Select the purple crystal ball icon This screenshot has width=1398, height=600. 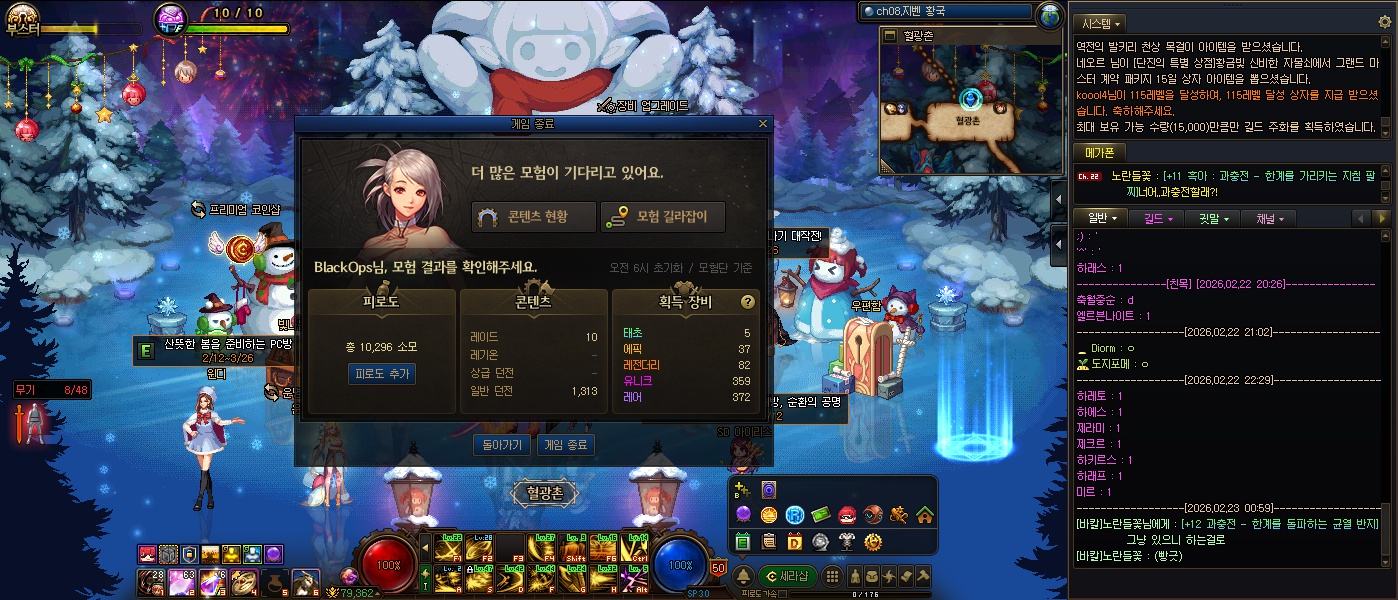(x=743, y=515)
